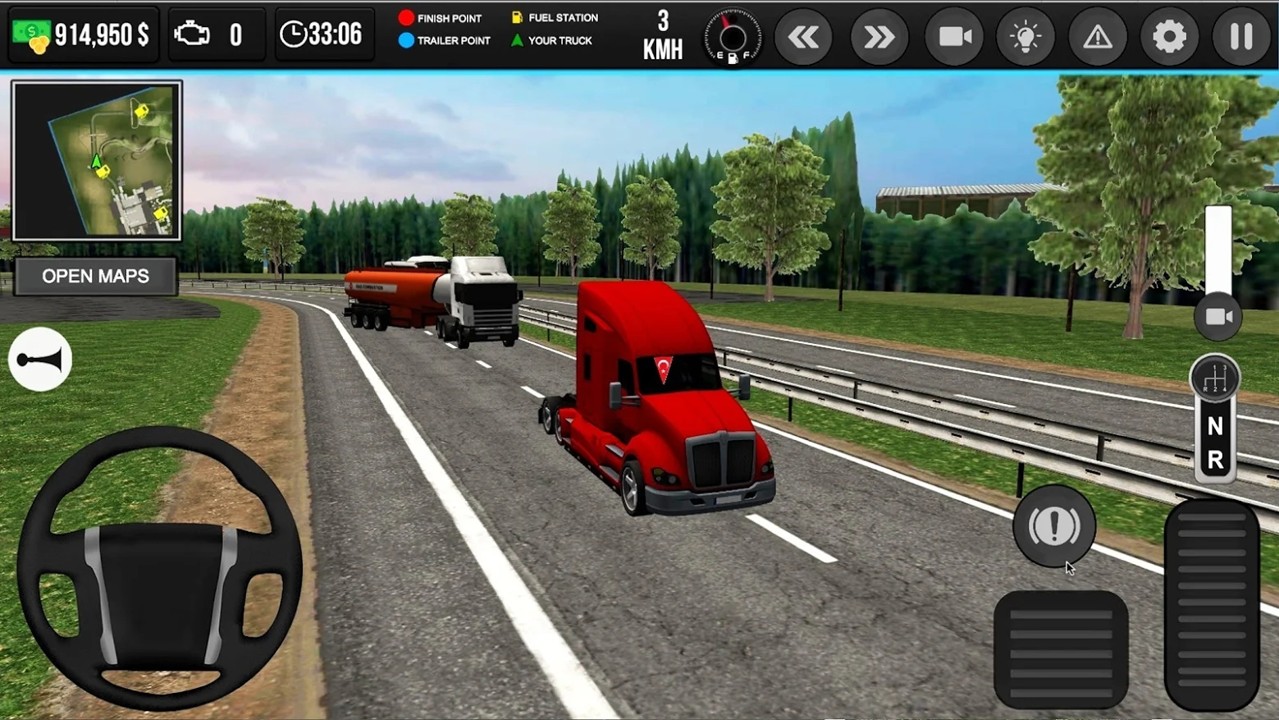
Task: Switch camera view with top camera button
Action: click(x=954, y=37)
